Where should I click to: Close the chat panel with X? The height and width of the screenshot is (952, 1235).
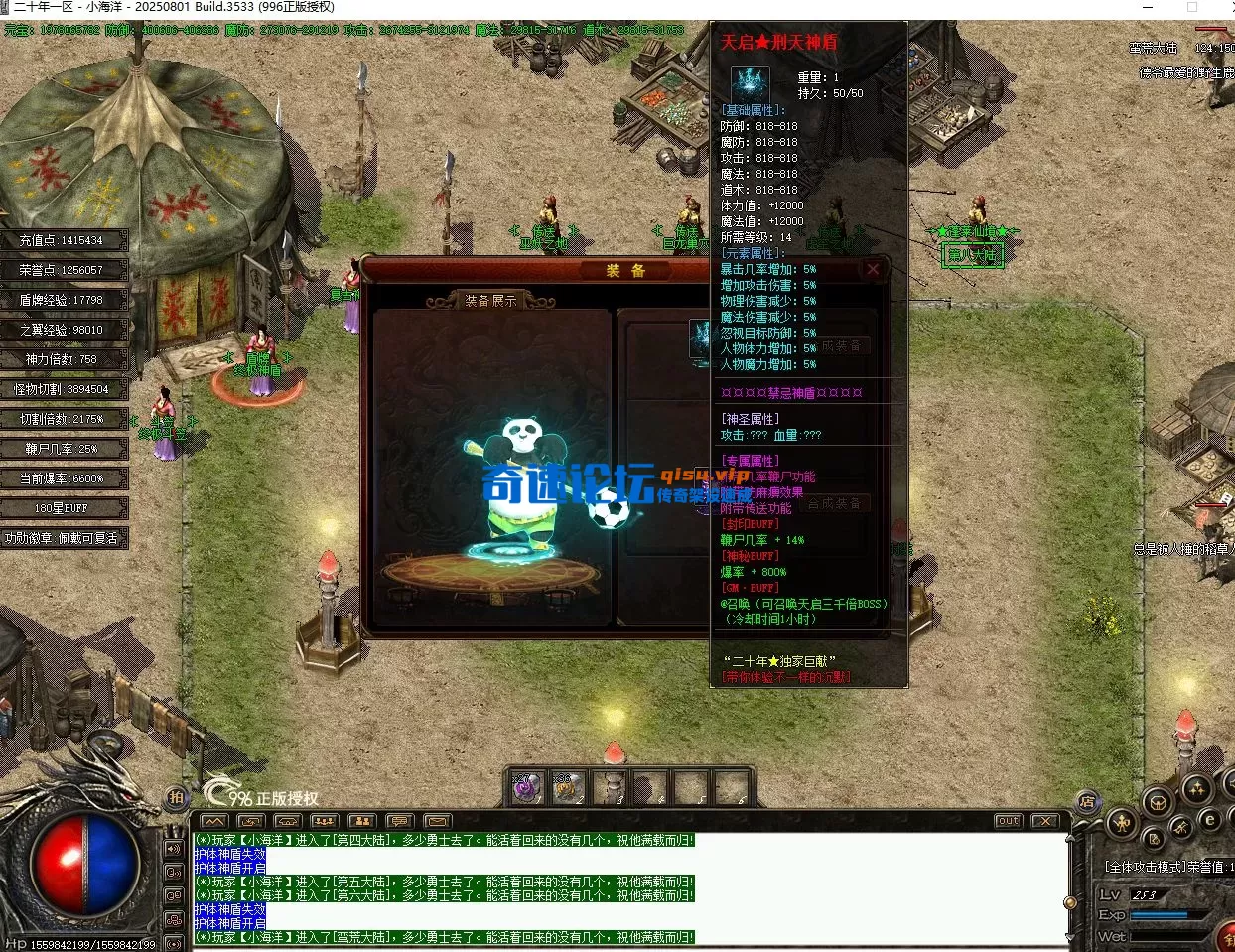click(1044, 821)
